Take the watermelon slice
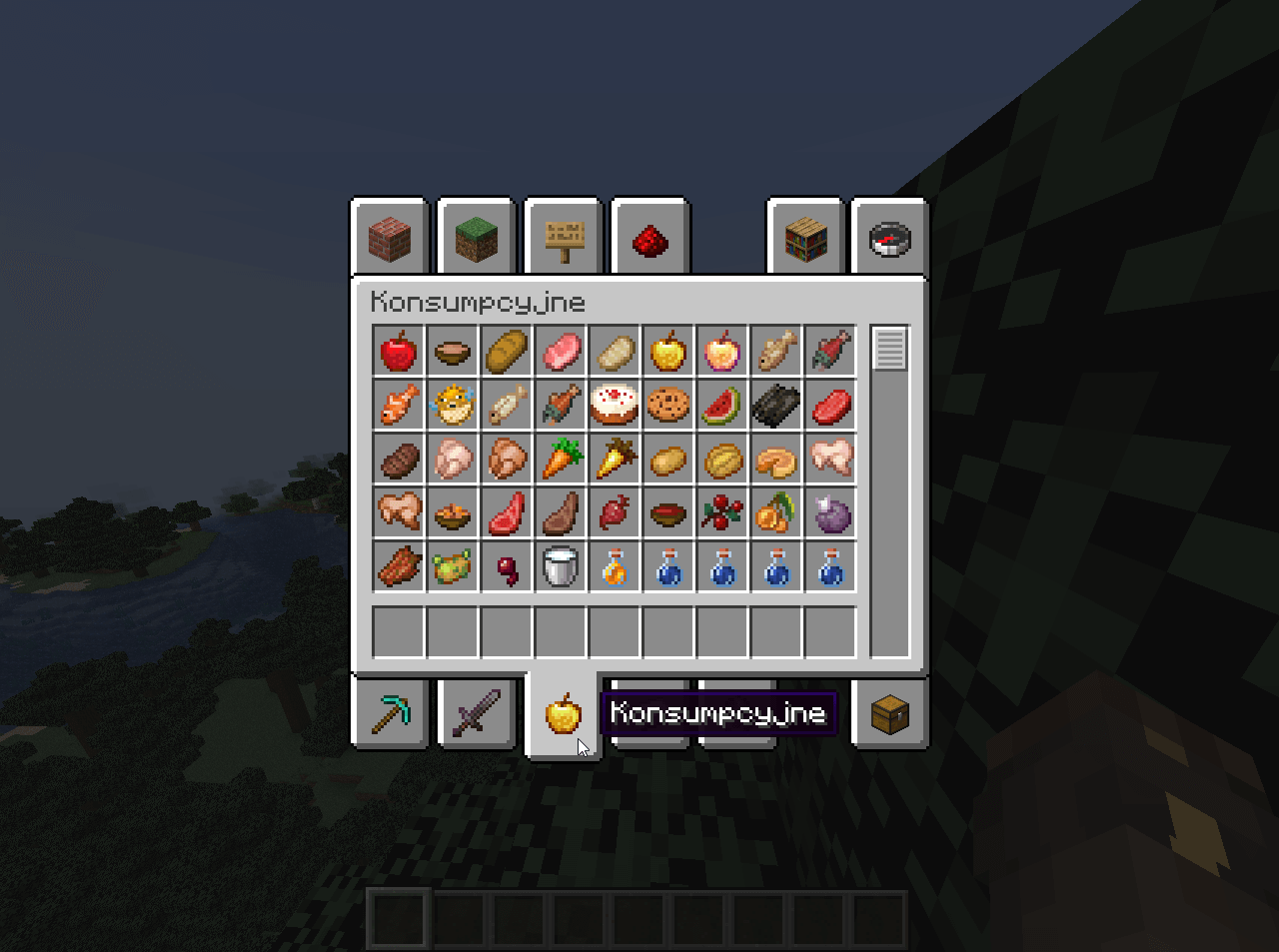 722,406
